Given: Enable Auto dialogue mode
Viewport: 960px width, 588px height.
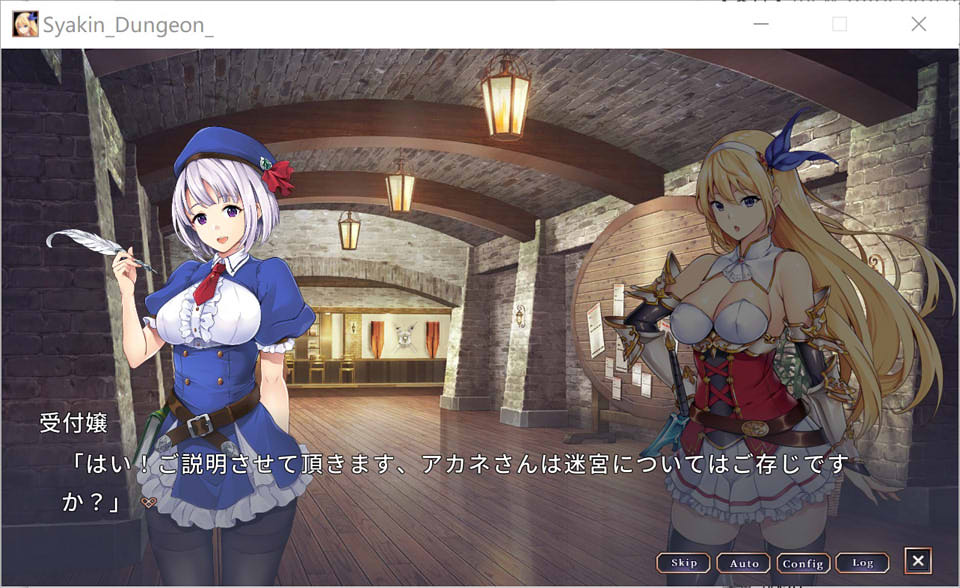Looking at the screenshot, I should click(744, 563).
